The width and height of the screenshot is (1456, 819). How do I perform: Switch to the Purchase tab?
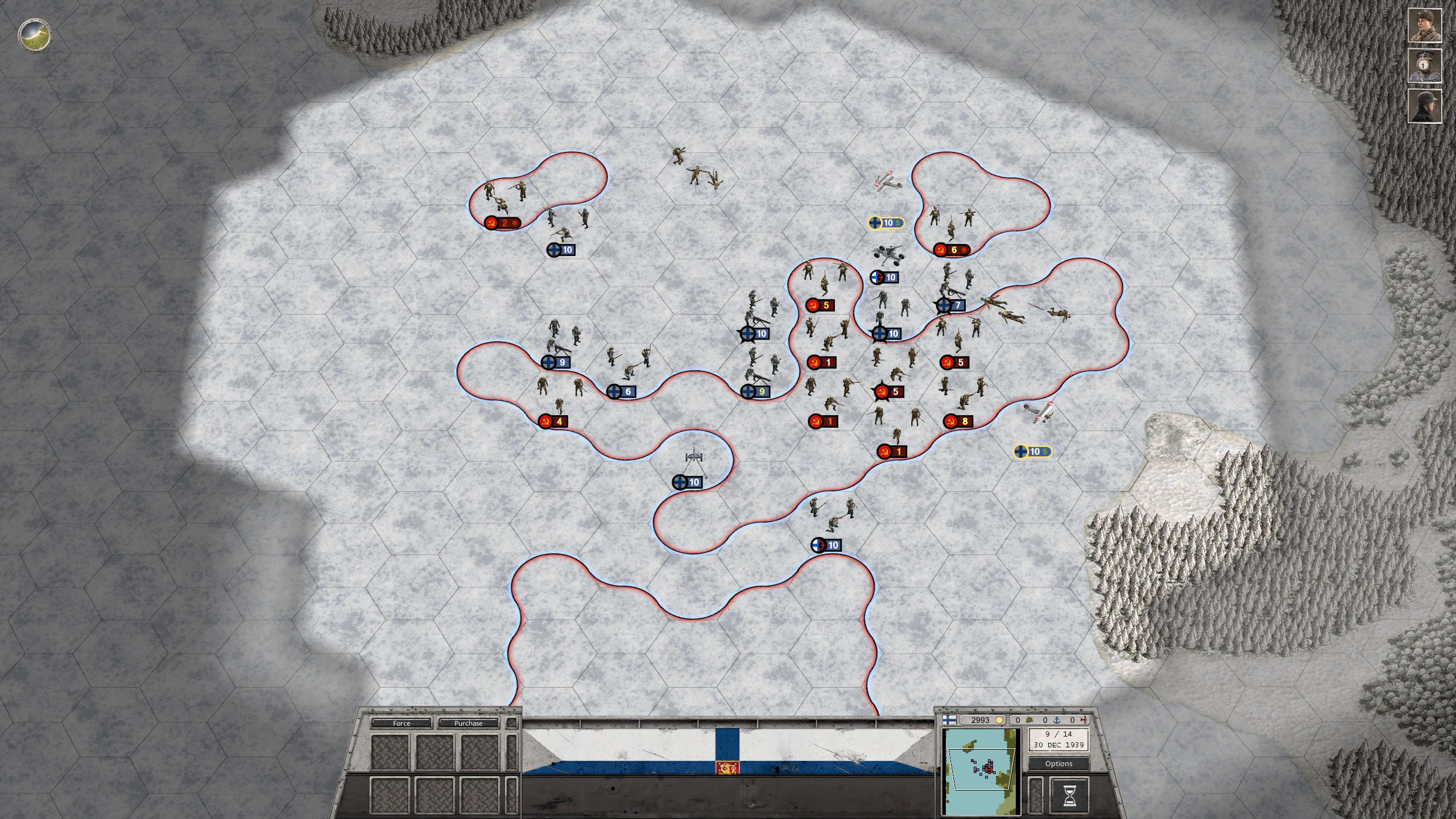pos(468,723)
